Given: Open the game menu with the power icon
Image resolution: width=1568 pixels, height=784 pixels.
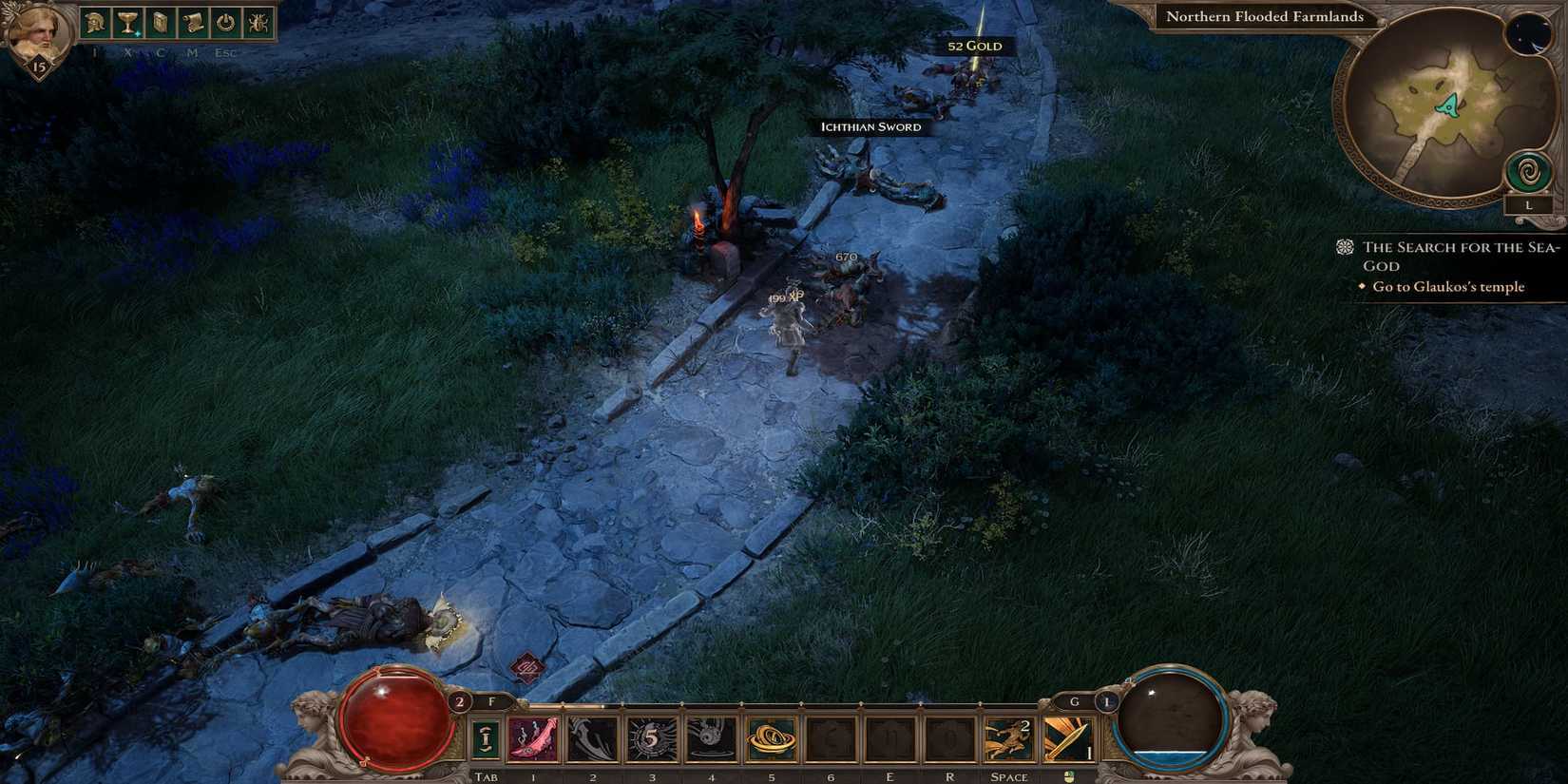Looking at the screenshot, I should 224,21.
